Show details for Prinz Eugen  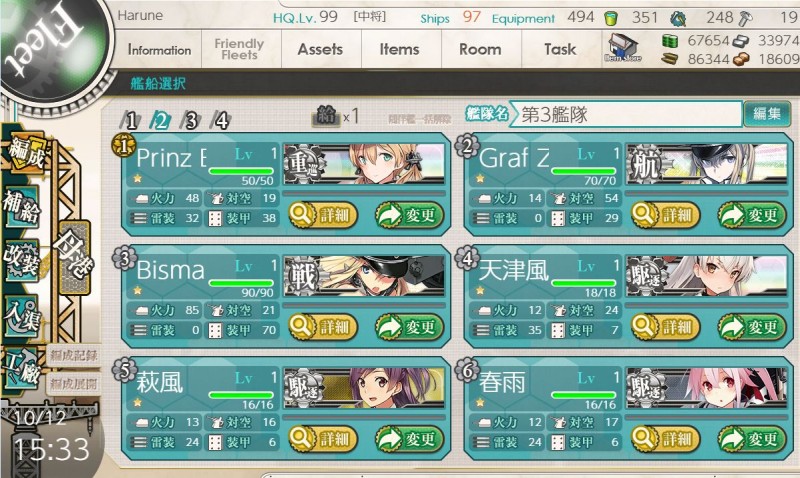click(320, 214)
